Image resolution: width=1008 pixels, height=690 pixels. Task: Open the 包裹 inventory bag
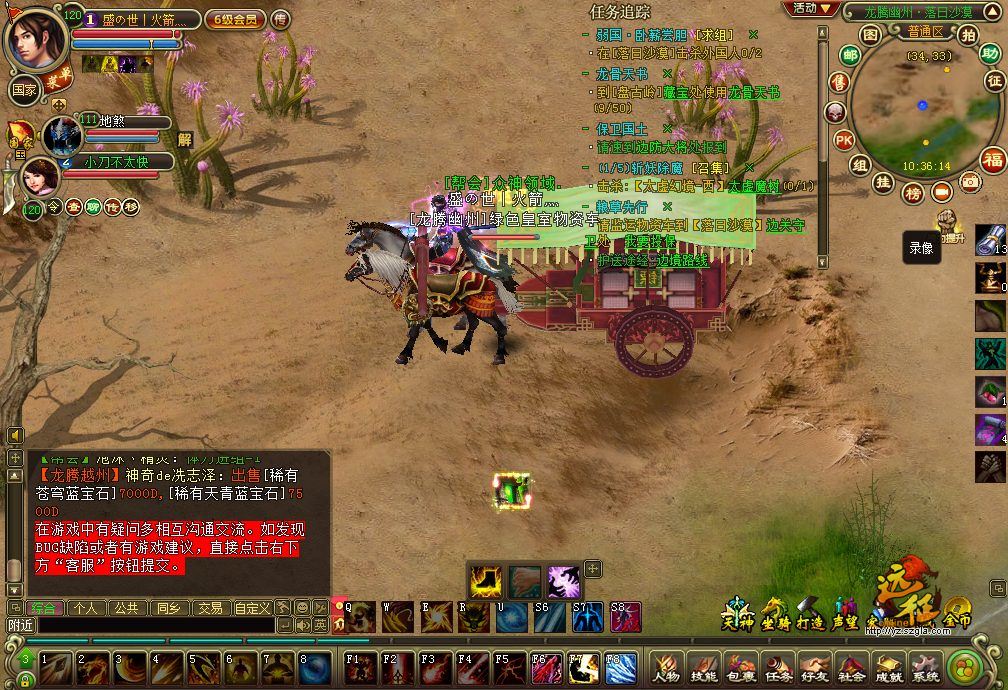(740, 667)
